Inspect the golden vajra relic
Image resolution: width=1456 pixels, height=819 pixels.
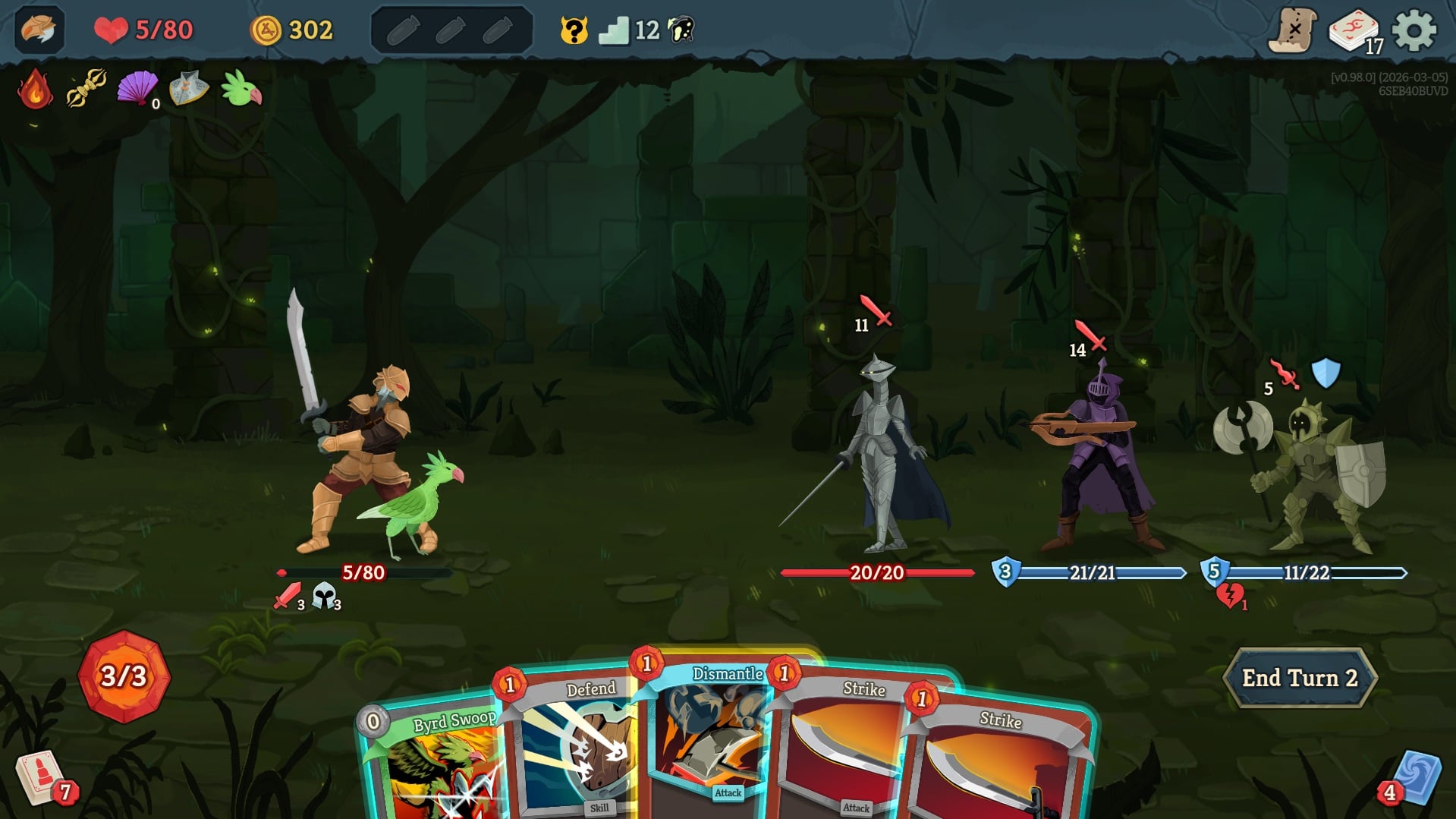pos(86,89)
